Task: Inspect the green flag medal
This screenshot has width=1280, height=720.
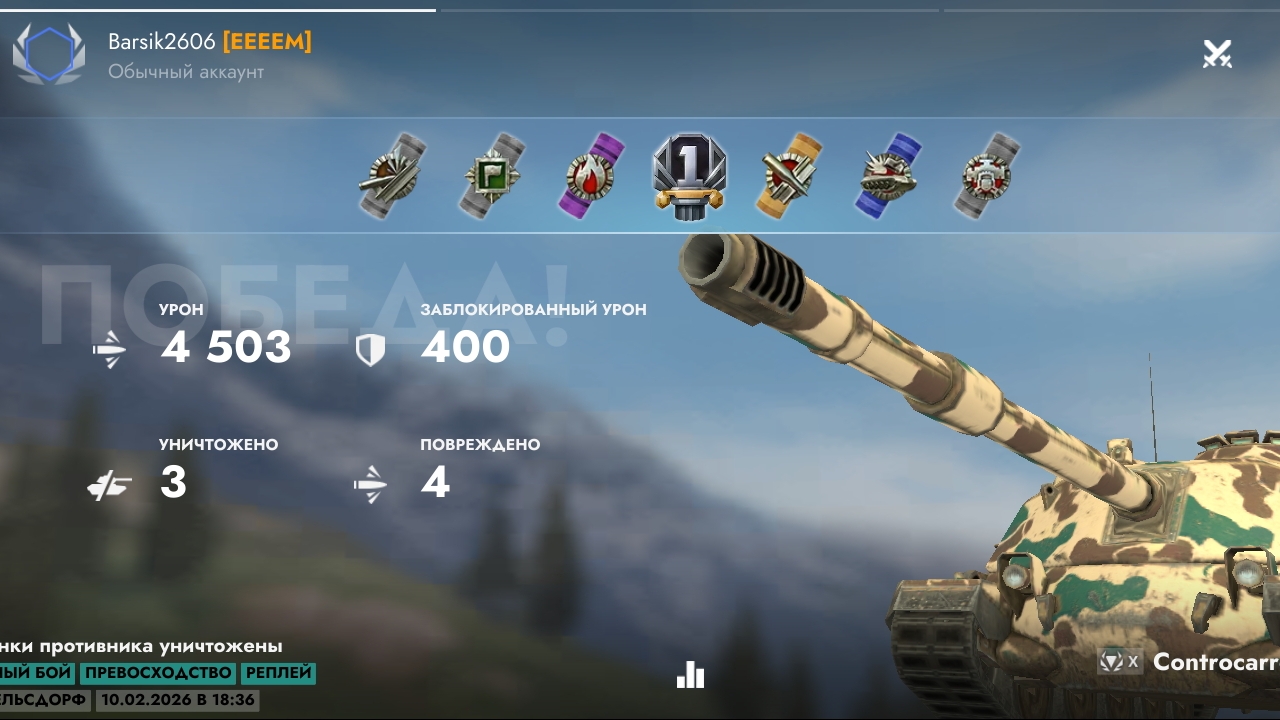Action: (x=494, y=175)
